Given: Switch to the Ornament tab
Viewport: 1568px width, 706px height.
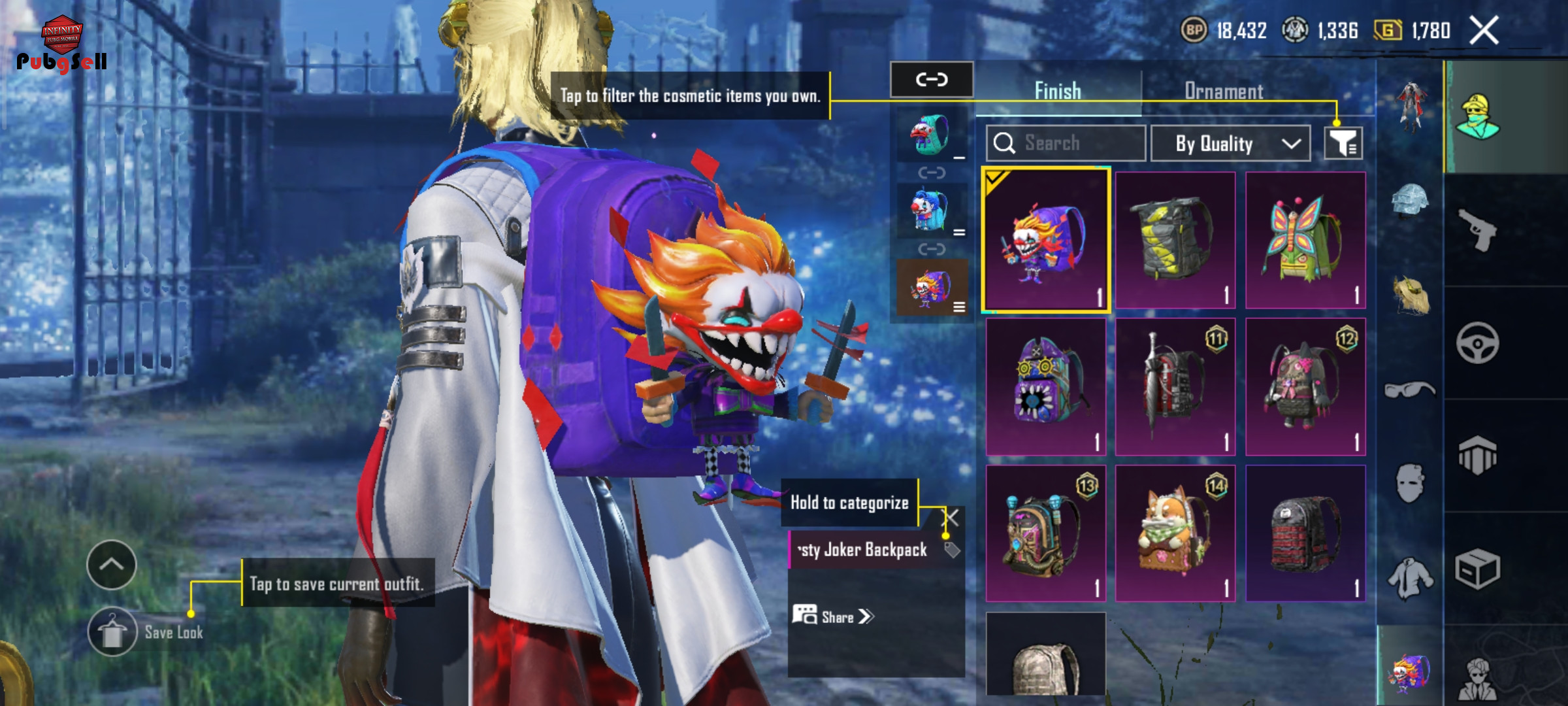Looking at the screenshot, I should coord(1223,92).
